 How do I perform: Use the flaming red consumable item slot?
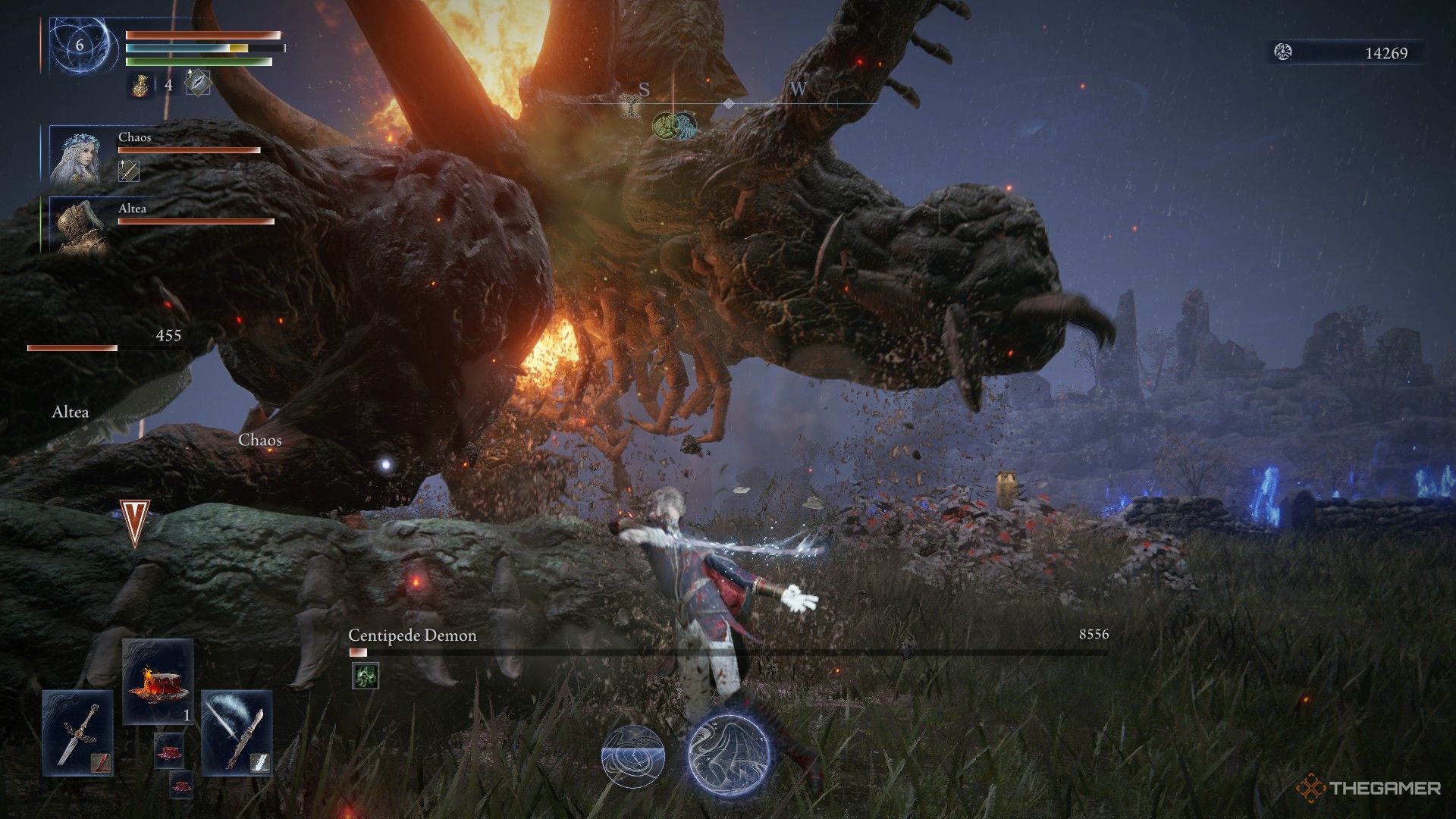tap(158, 679)
